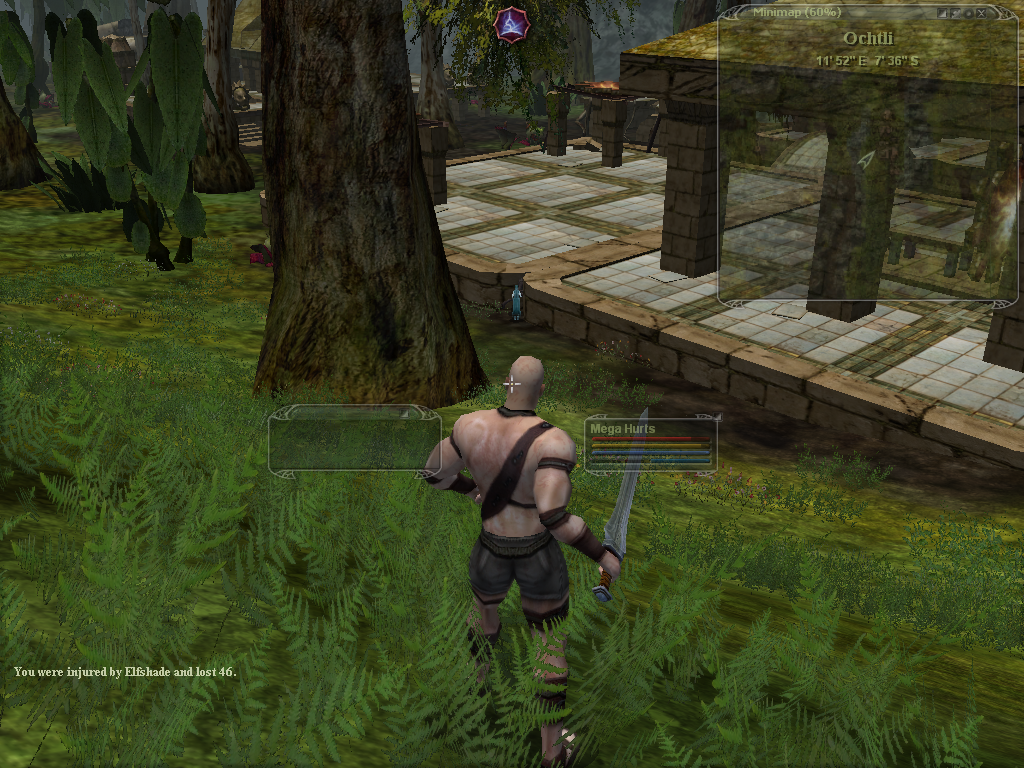This screenshot has height=768, width=1024.
Task: Click the round button in Minimap title bar
Action: tap(969, 13)
